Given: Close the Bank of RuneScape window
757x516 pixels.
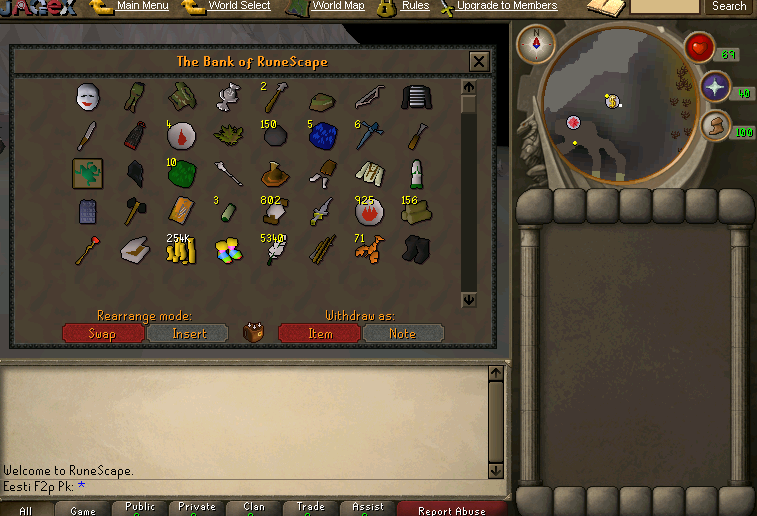Looking at the screenshot, I should [479, 62].
